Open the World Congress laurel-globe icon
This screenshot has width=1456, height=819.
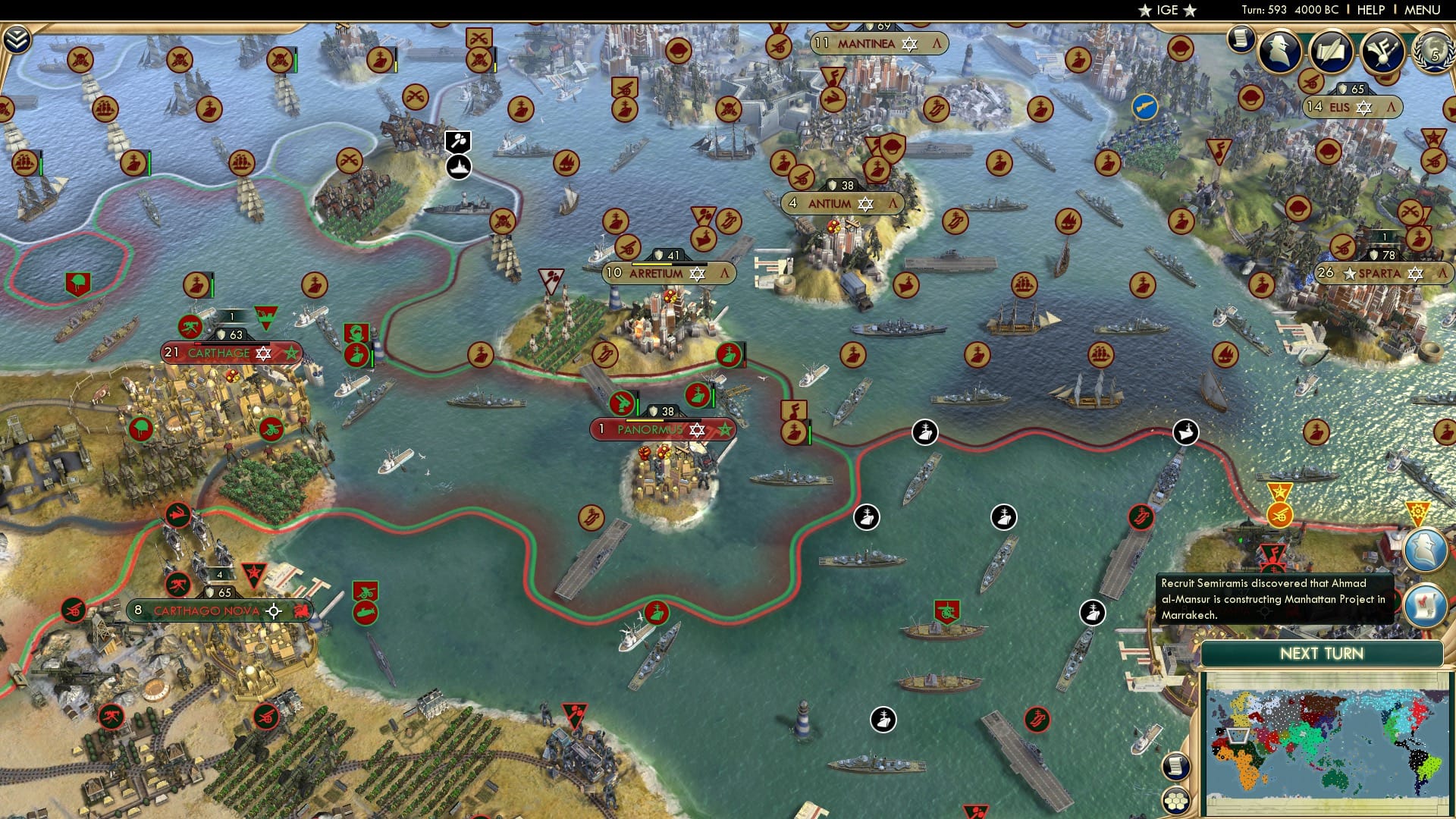click(1436, 53)
